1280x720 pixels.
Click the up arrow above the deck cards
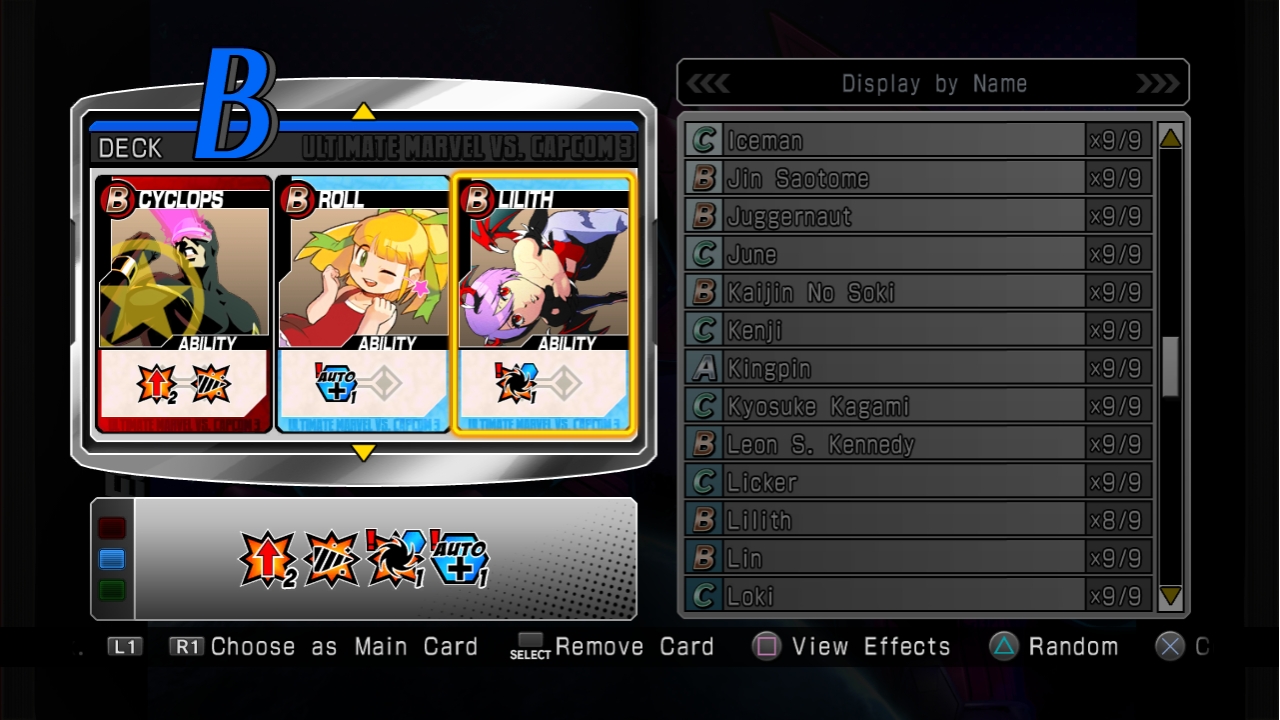(364, 113)
